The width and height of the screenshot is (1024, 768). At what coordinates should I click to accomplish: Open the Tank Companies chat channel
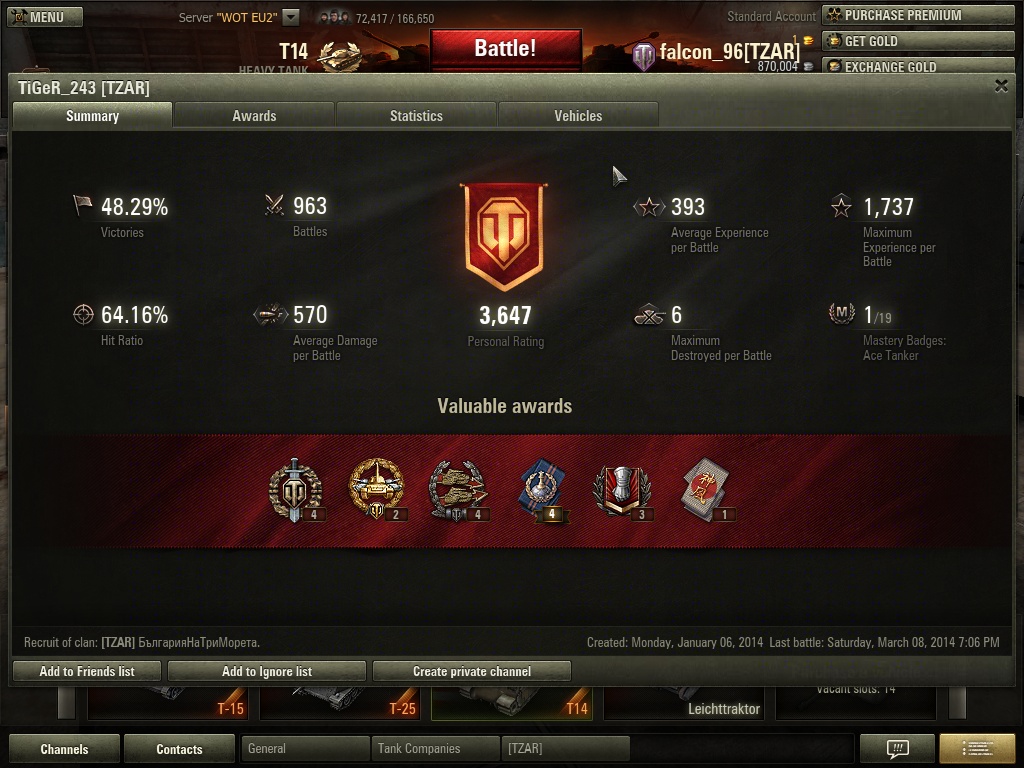435,748
